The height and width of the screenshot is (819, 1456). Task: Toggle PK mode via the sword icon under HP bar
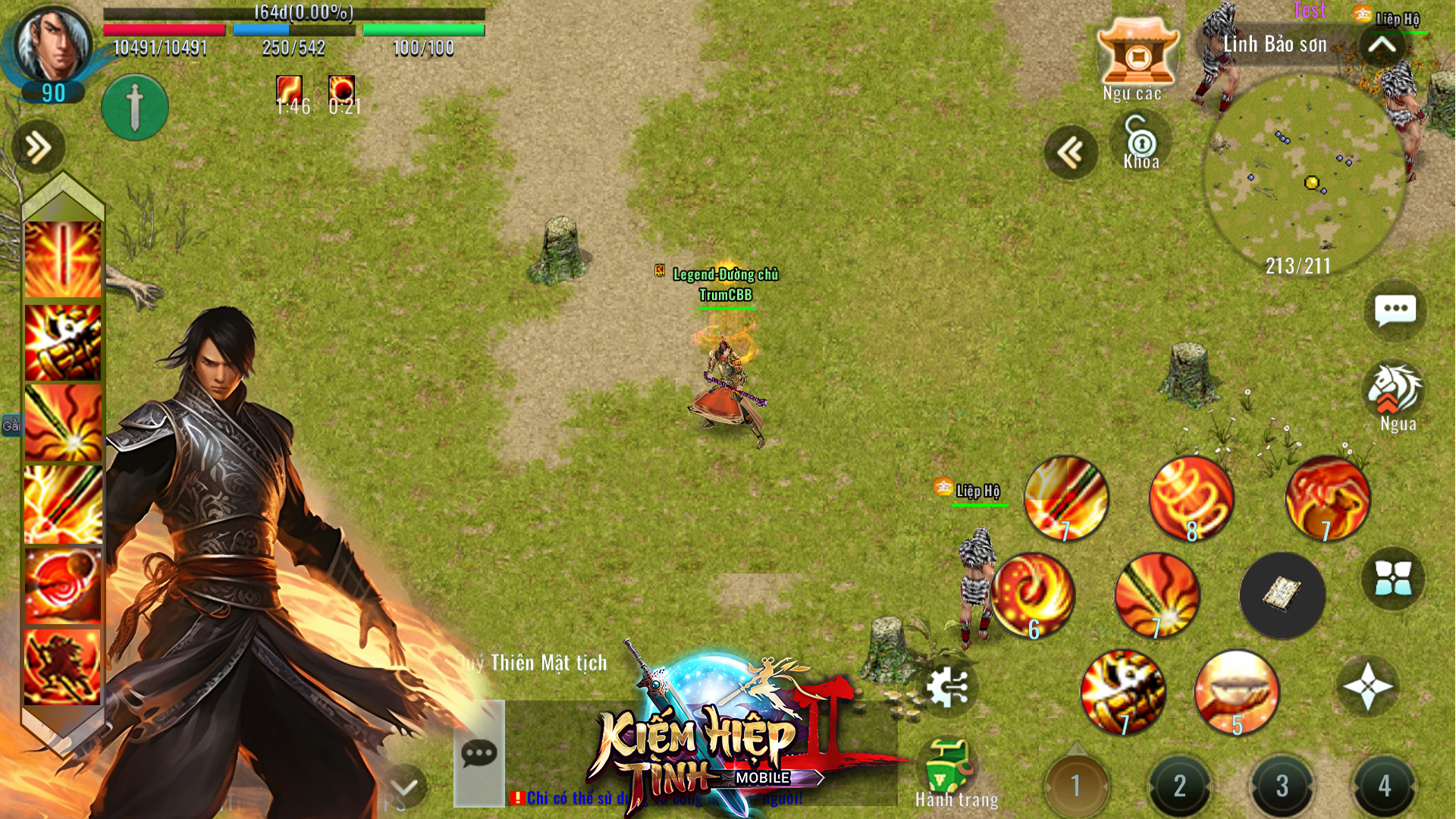(x=134, y=106)
